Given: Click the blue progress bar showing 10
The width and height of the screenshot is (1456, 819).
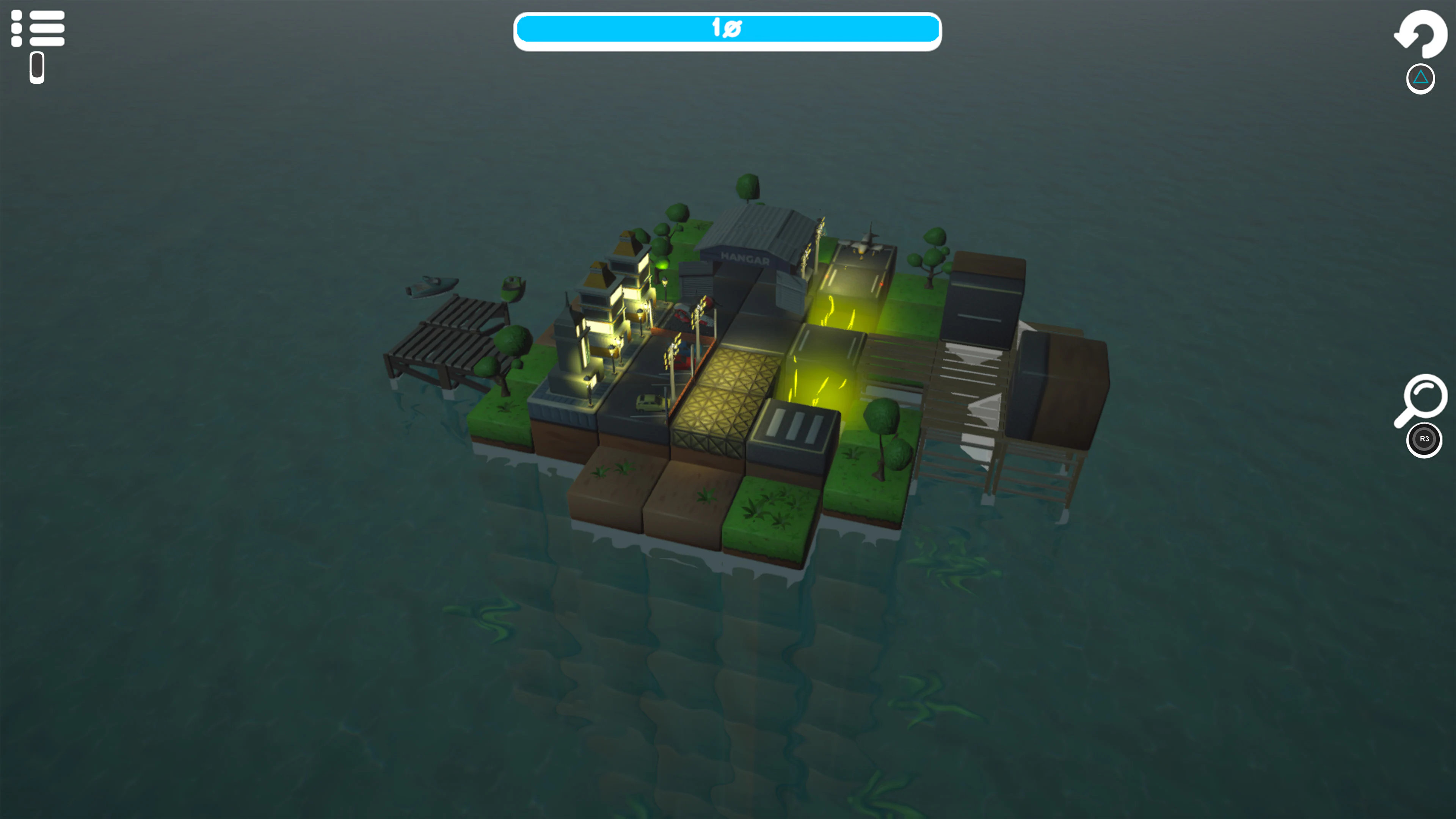Looking at the screenshot, I should (727, 30).
